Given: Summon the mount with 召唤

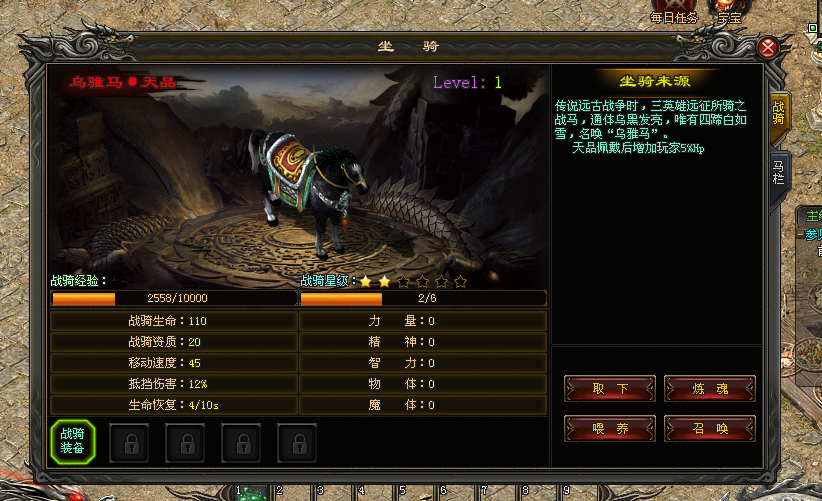Looking at the screenshot, I should (709, 428).
